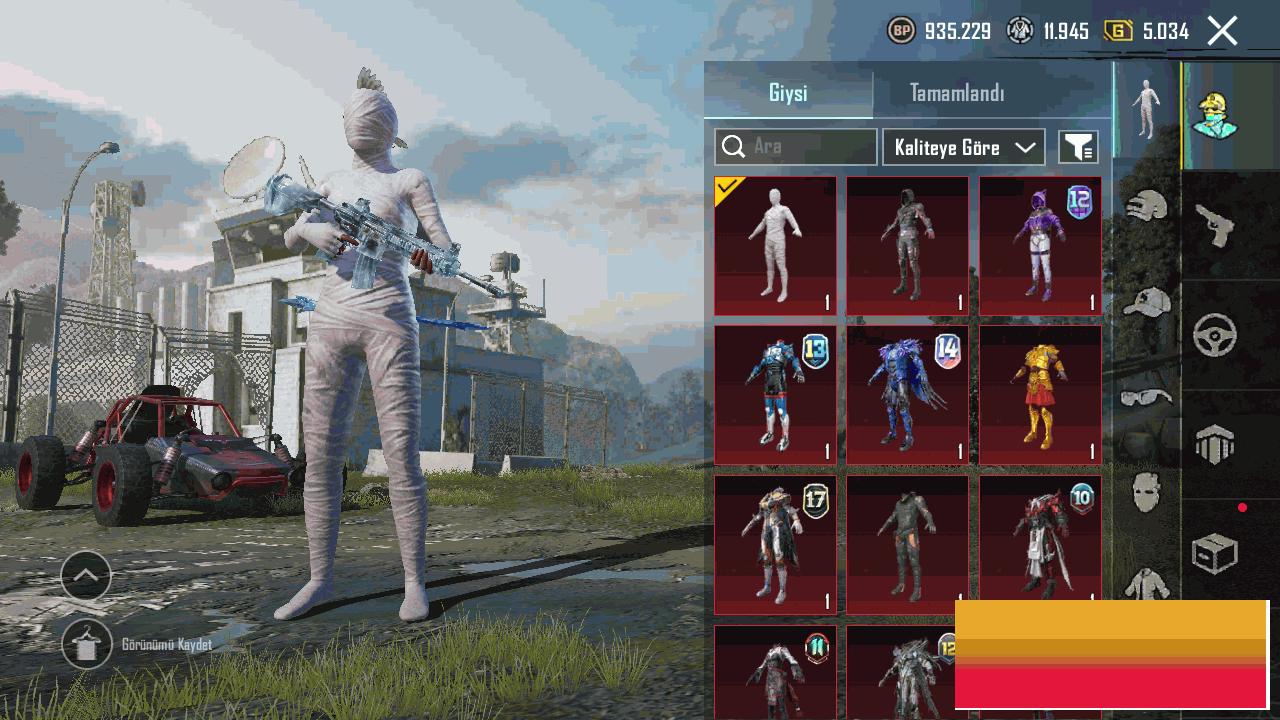Click Görünümü Kaydet save outfit button
The width and height of the screenshot is (1280, 720).
pyautogui.click(x=87, y=645)
